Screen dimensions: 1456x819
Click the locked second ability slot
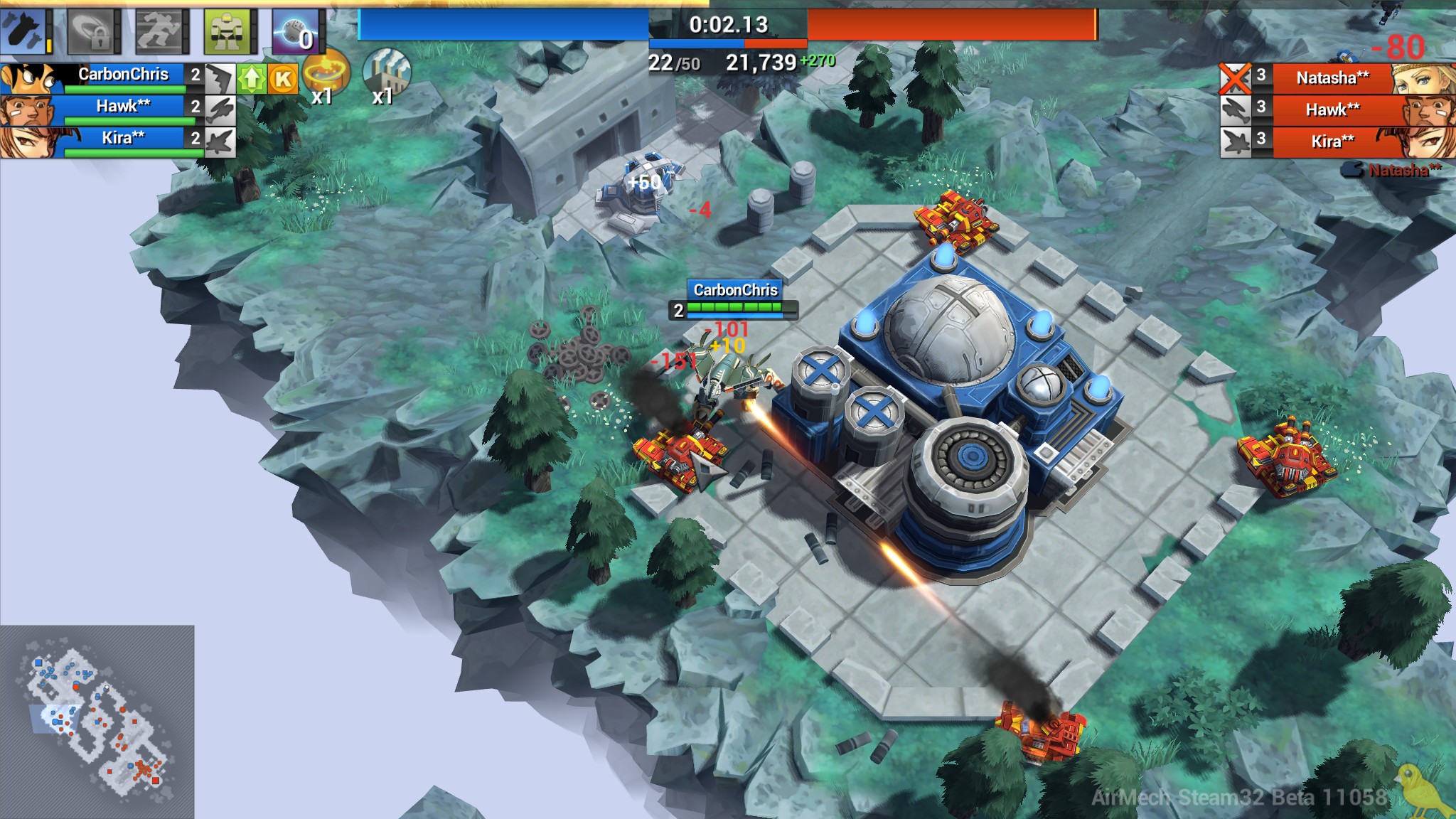tap(92, 32)
